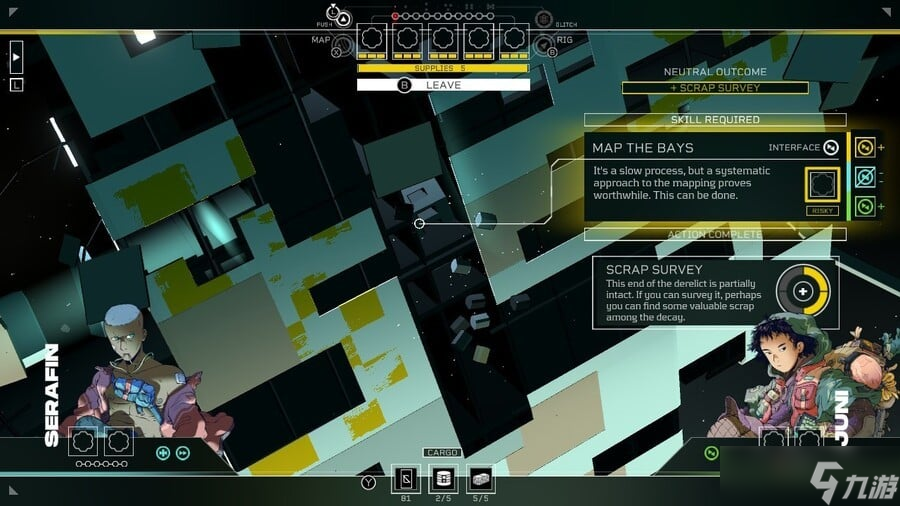
Task: Select the cargo slot showing 5/5
Action: [x=479, y=478]
